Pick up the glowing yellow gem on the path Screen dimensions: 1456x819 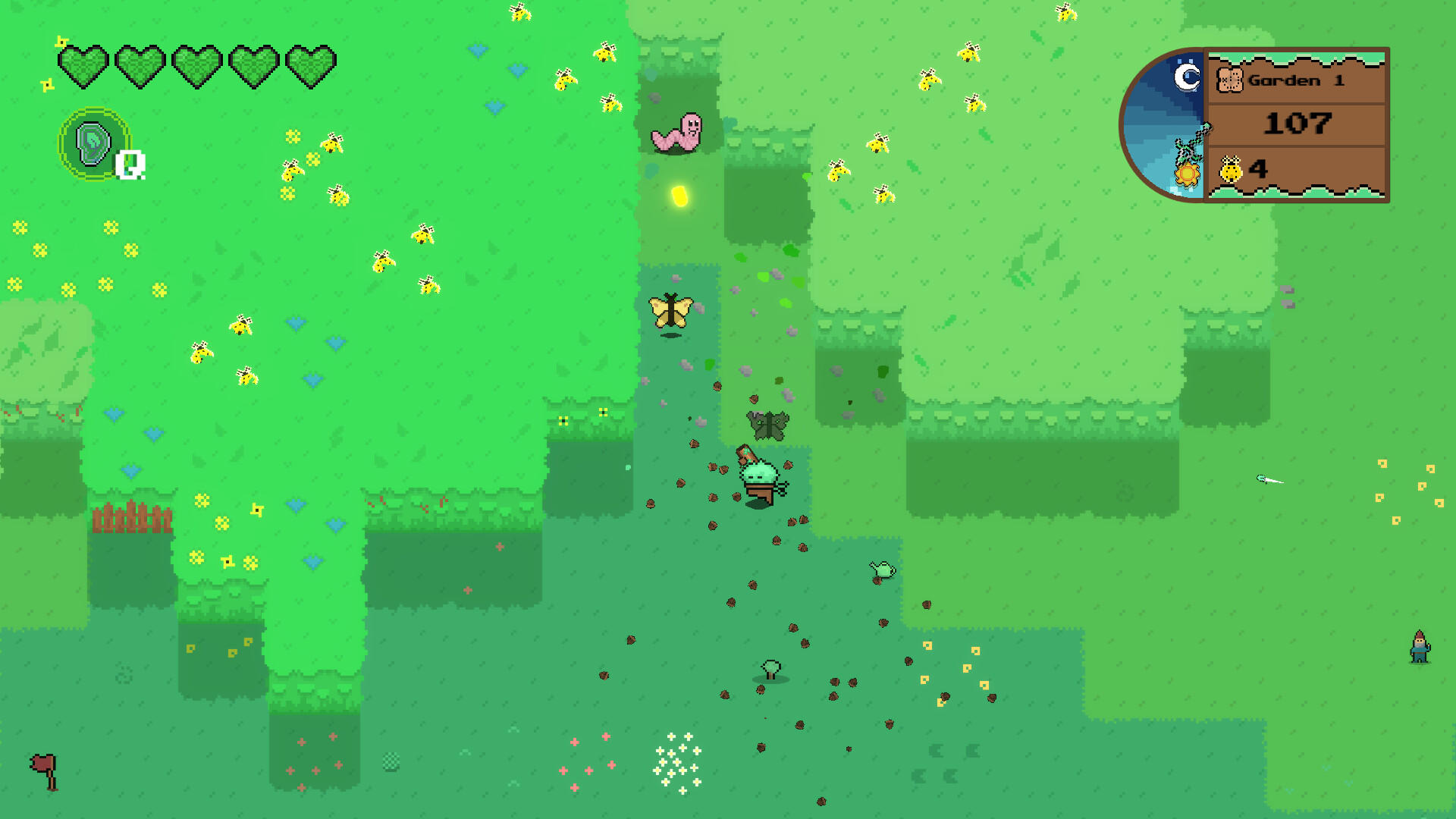(x=680, y=197)
